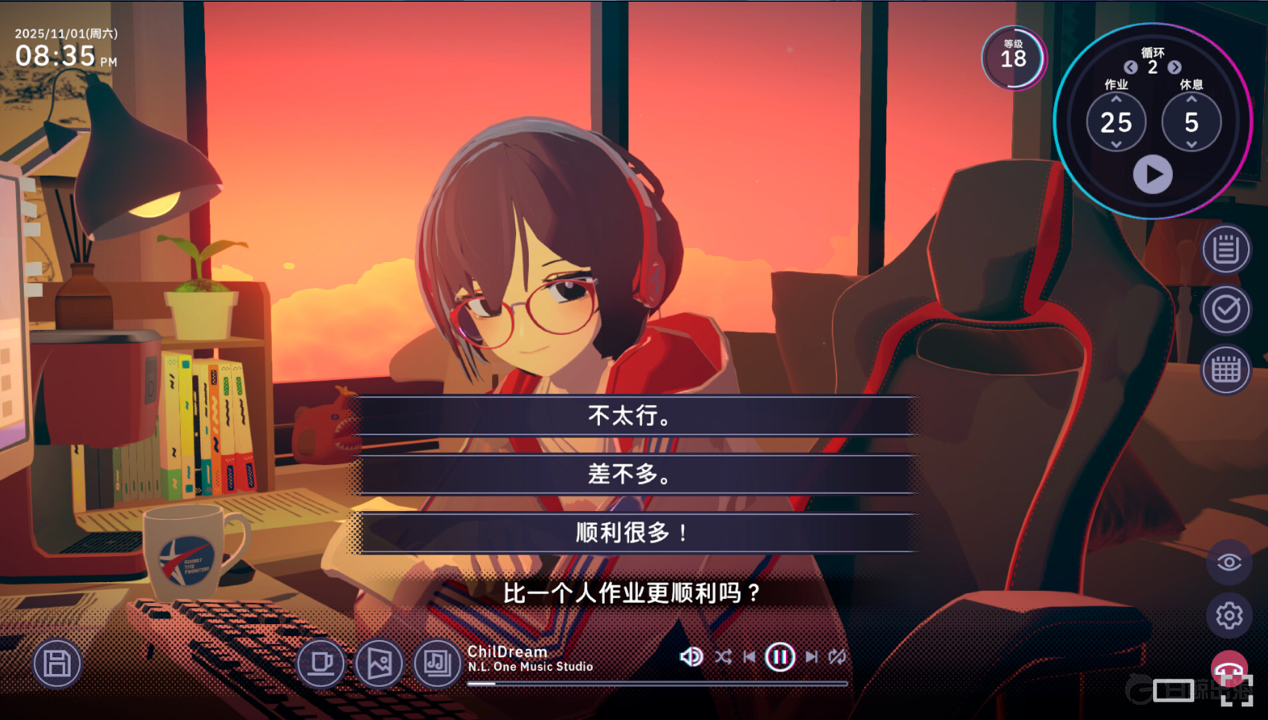This screenshot has width=1268, height=720.
Task: Open the notes notepad icon
Action: [x=1226, y=250]
